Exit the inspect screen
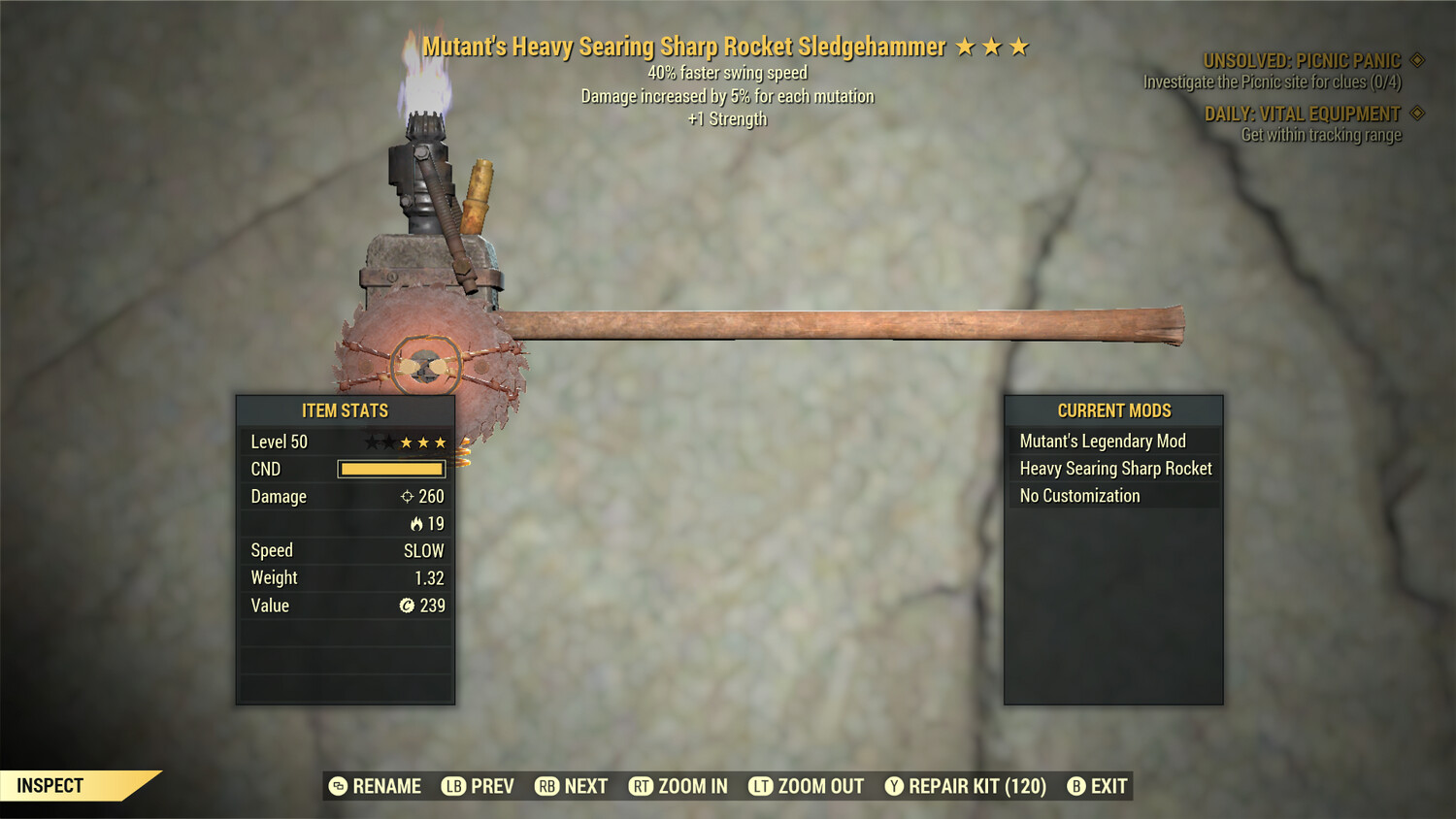 tap(1098, 786)
